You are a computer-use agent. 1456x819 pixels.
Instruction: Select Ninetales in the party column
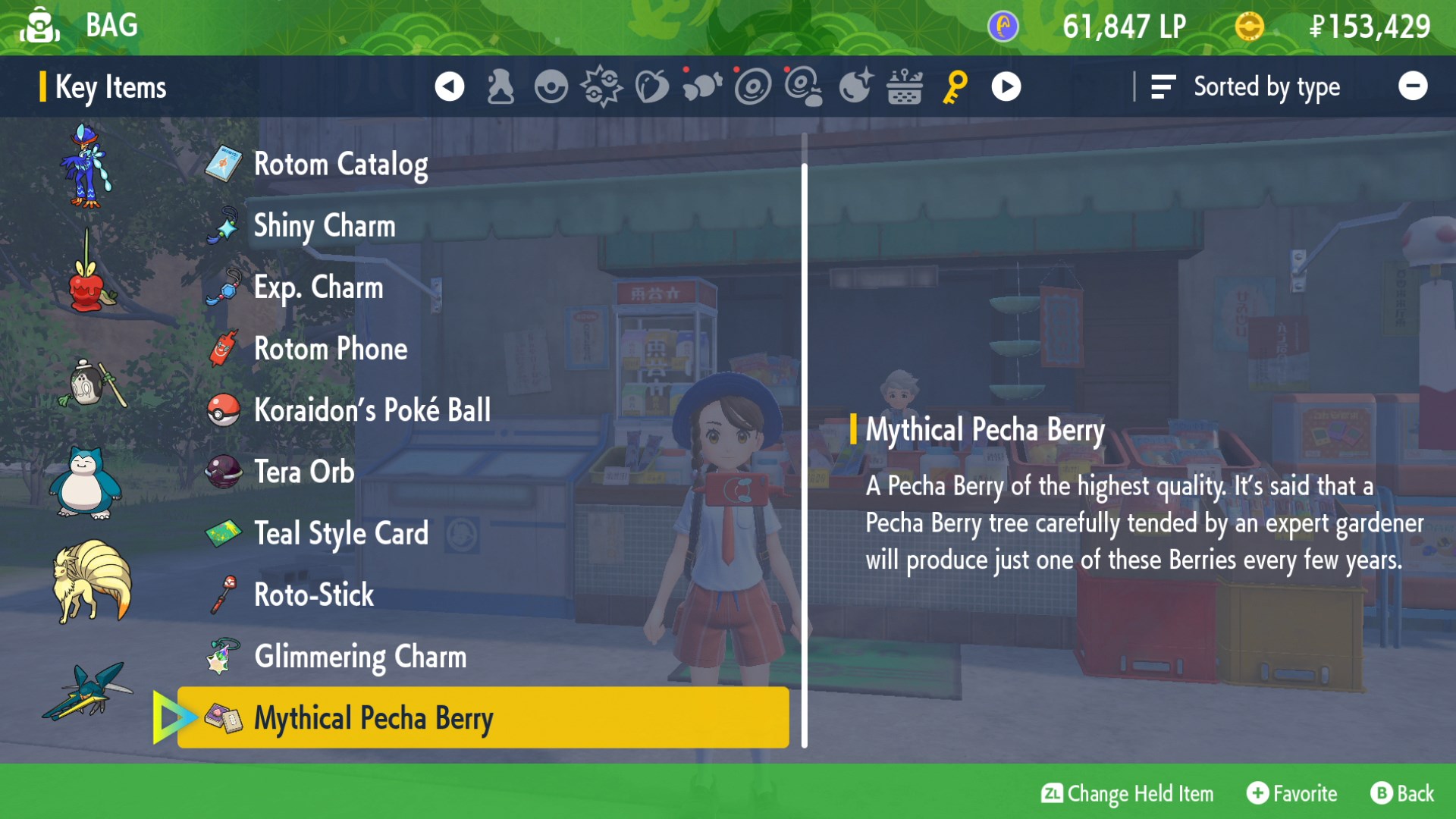91,582
